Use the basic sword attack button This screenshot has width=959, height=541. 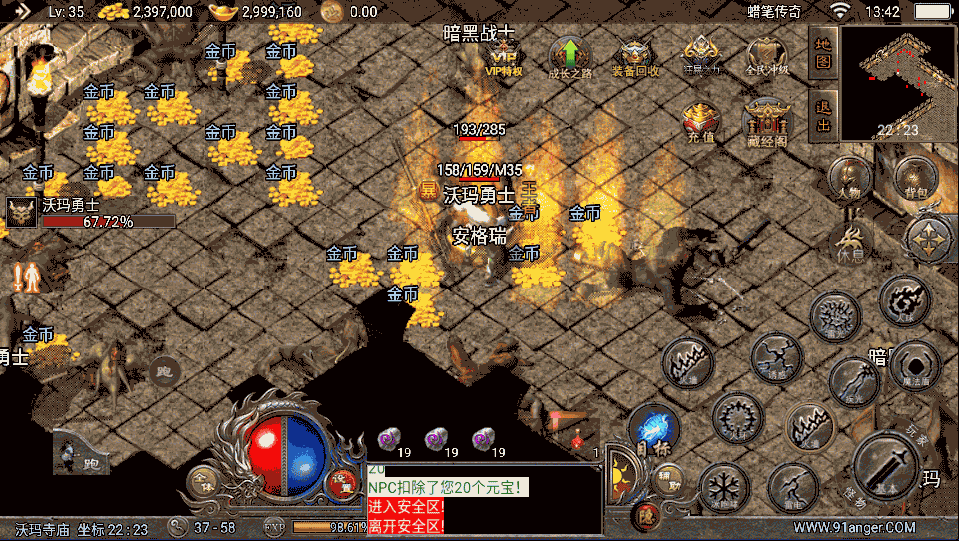click(x=885, y=464)
